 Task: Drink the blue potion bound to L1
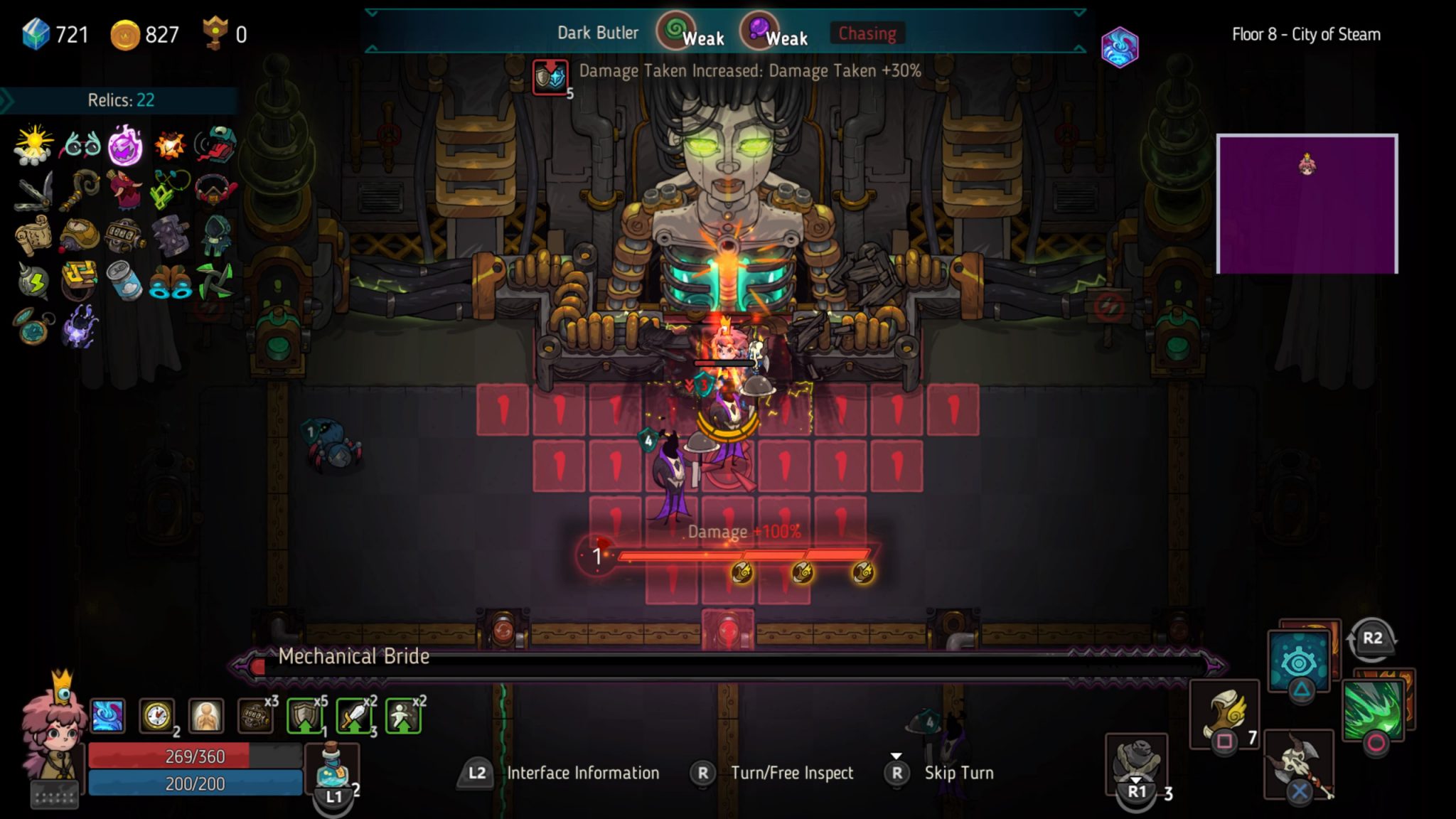[x=333, y=764]
